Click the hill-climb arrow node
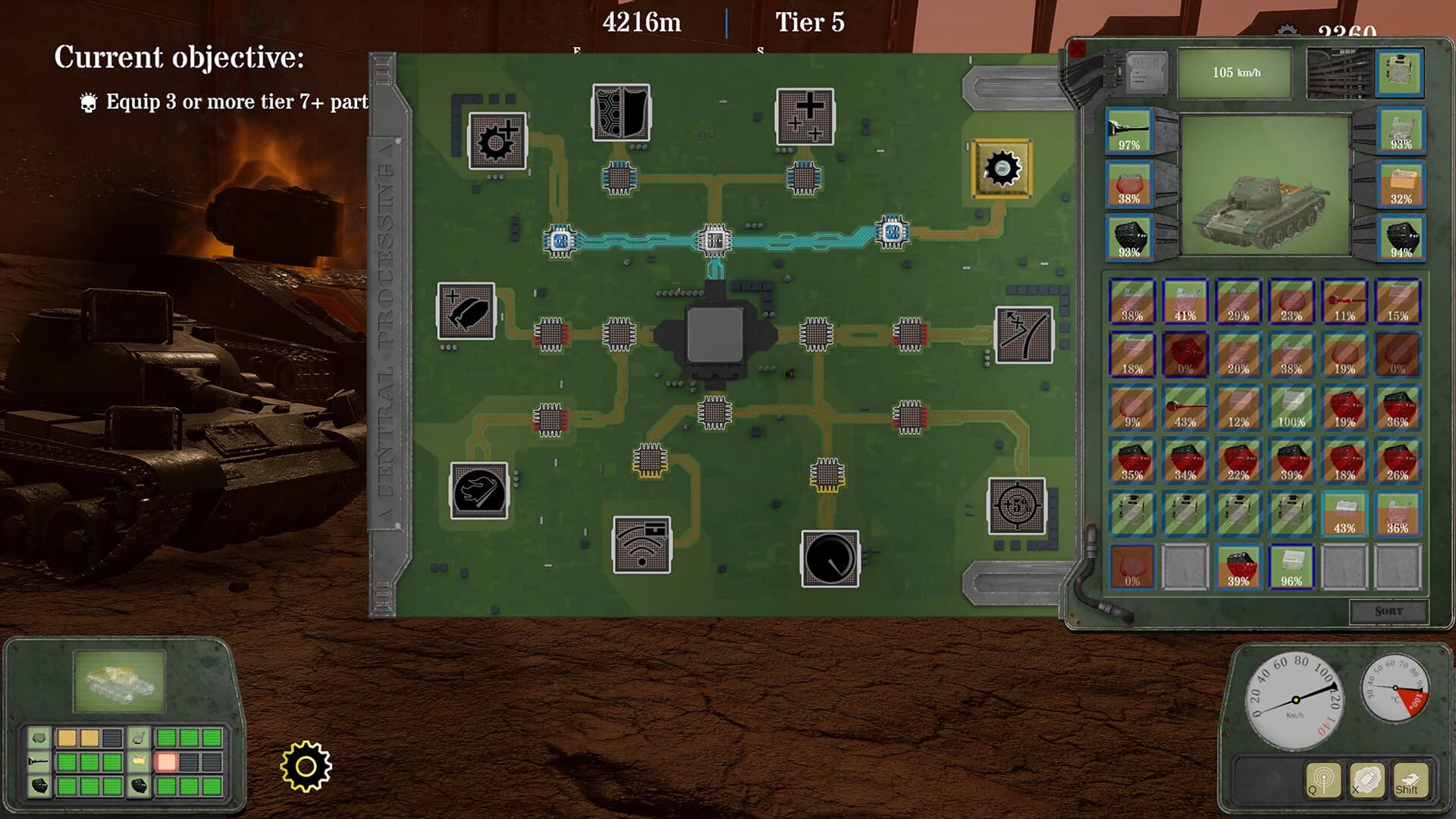Image resolution: width=1456 pixels, height=819 pixels. (x=1024, y=334)
